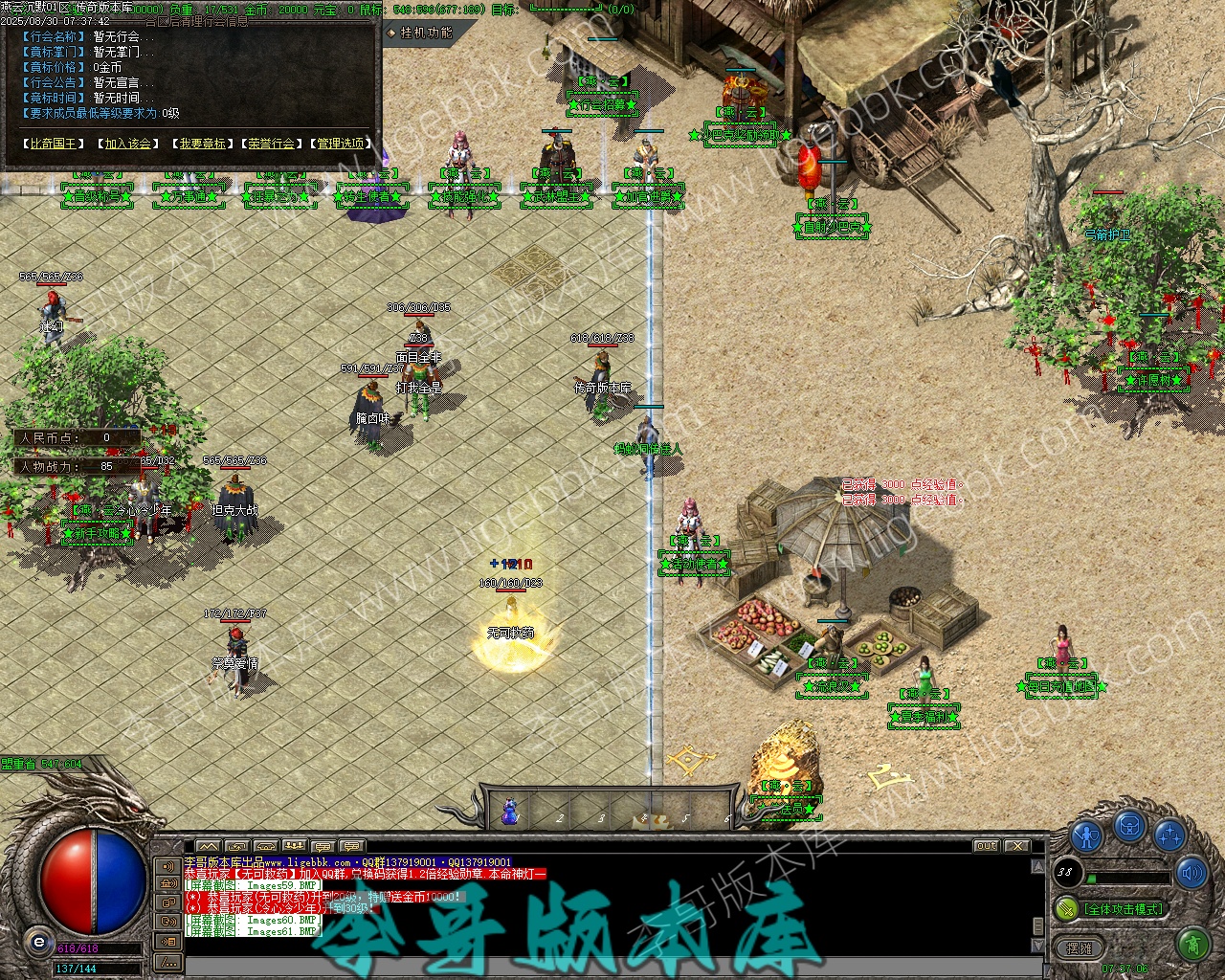The height and width of the screenshot is (980, 1225).
Task: Select the 我要竞标 bid link
Action: point(203,144)
